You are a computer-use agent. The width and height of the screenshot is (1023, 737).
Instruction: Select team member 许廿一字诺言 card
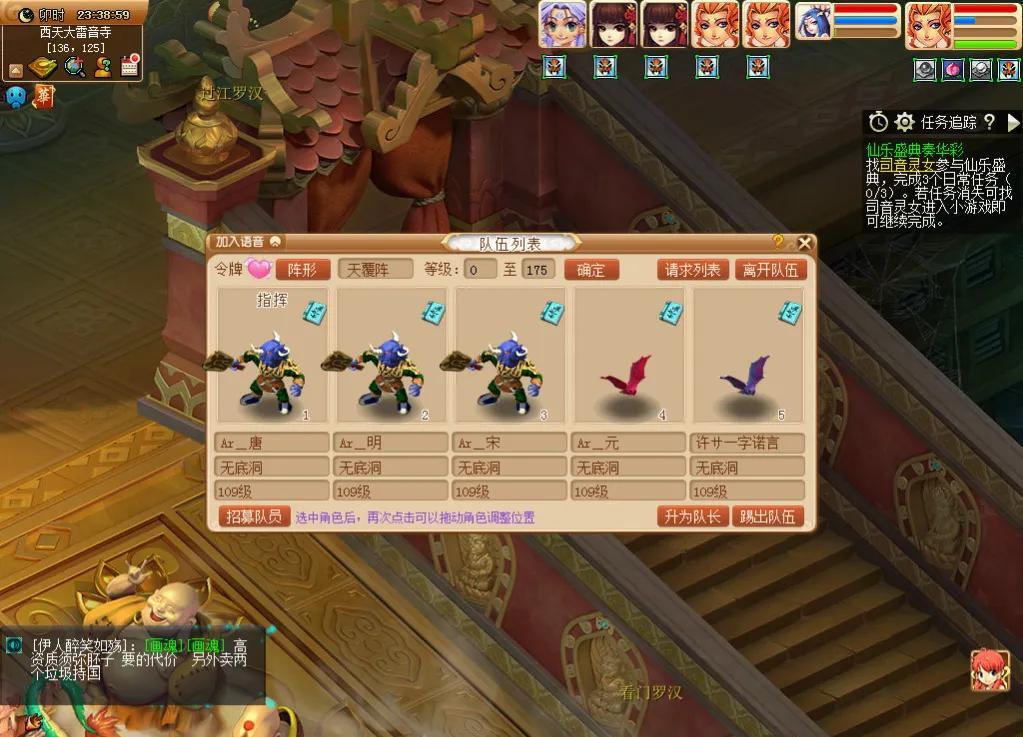(748, 357)
